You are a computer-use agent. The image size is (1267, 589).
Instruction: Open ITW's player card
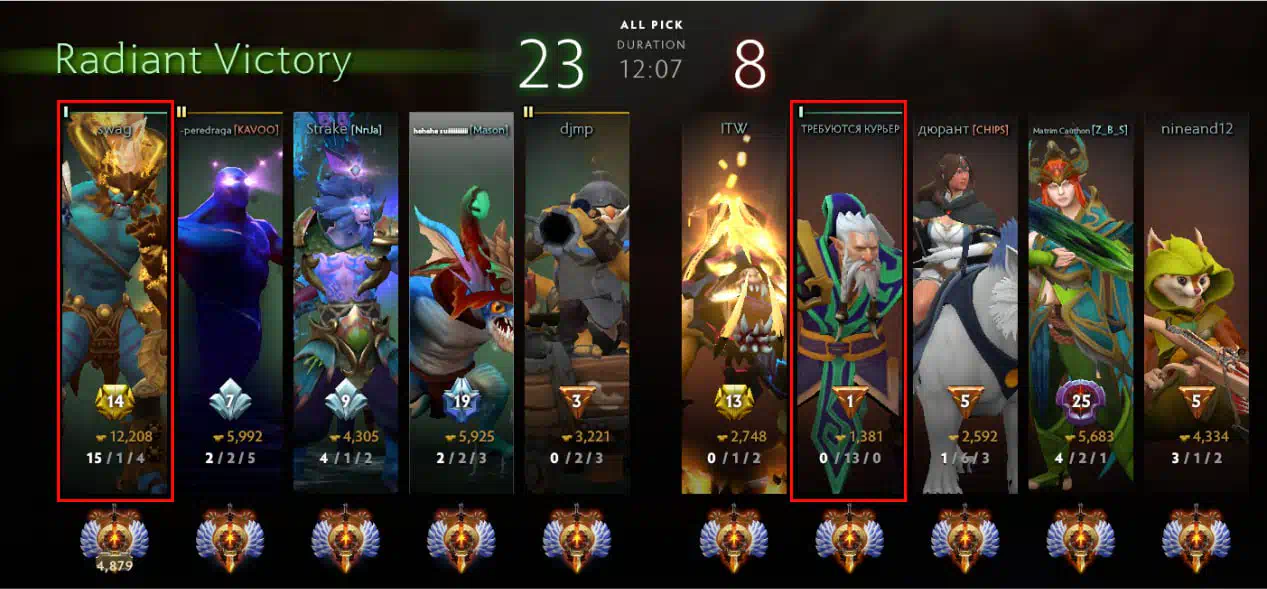tap(733, 300)
